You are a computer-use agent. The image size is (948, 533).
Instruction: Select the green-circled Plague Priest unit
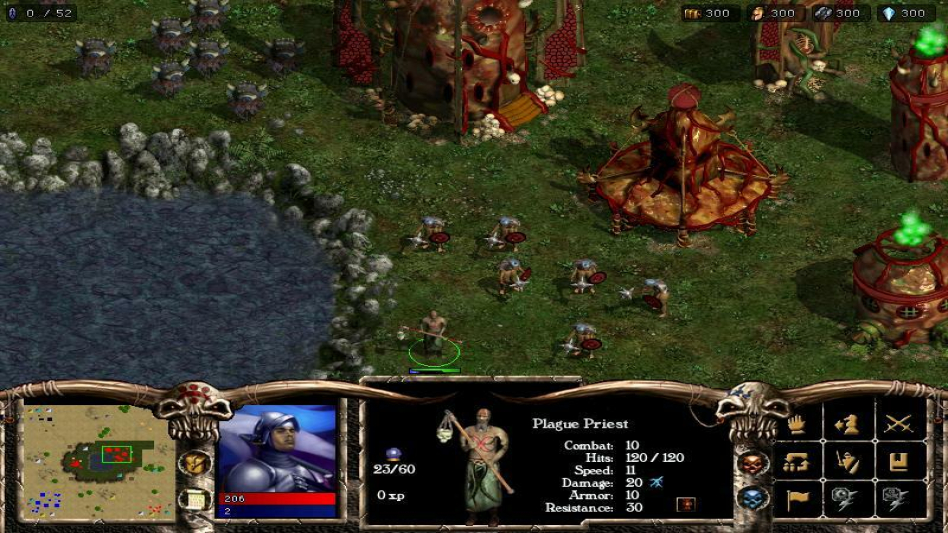[433, 337]
